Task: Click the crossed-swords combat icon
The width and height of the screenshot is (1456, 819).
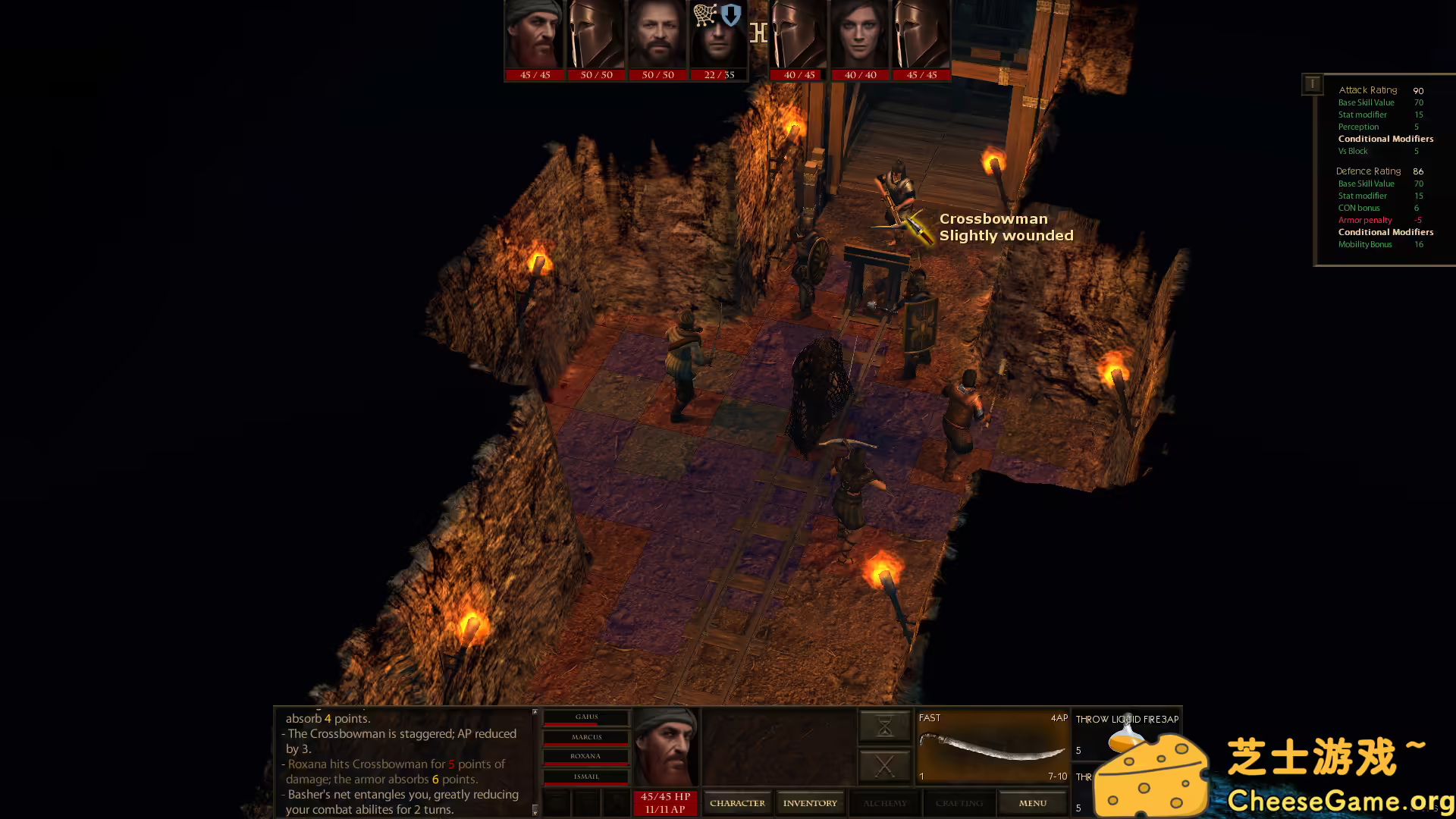Action: click(884, 766)
